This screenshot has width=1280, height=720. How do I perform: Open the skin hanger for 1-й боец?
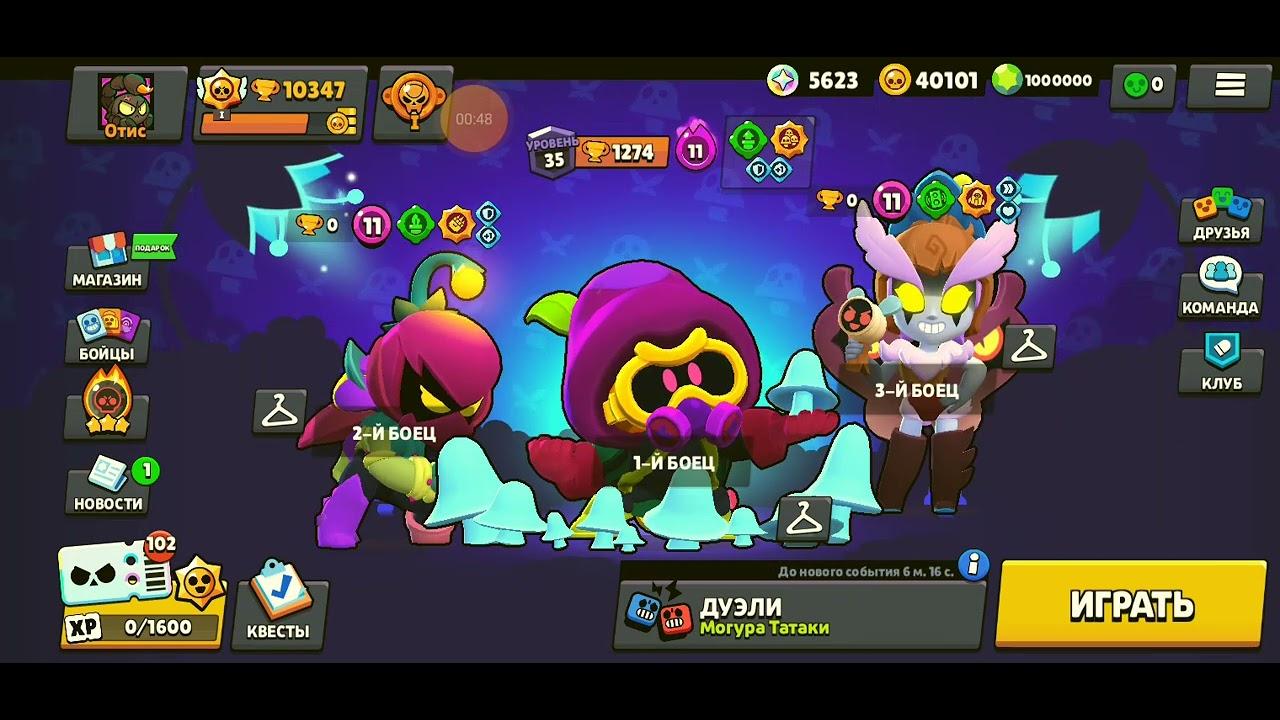(804, 517)
